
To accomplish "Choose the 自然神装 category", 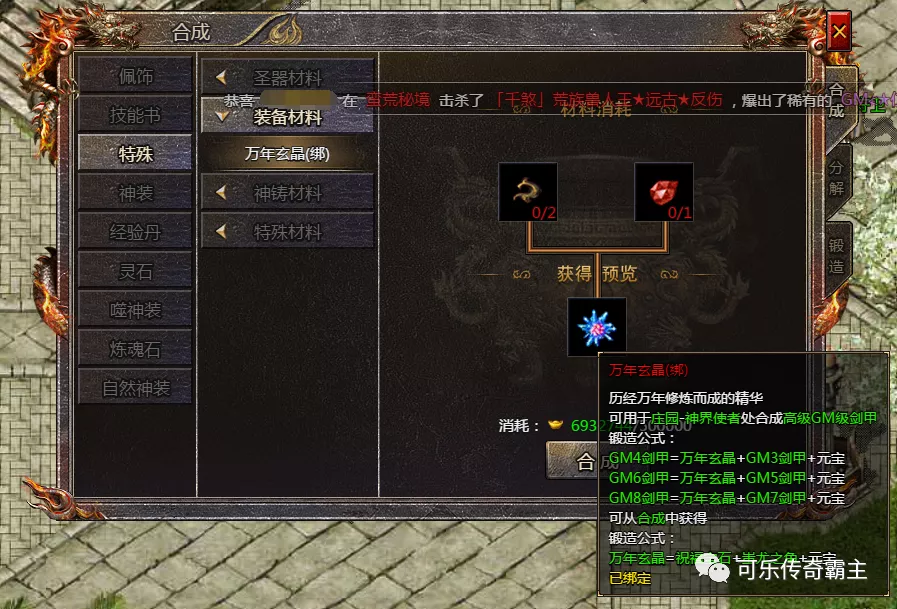I will point(135,387).
